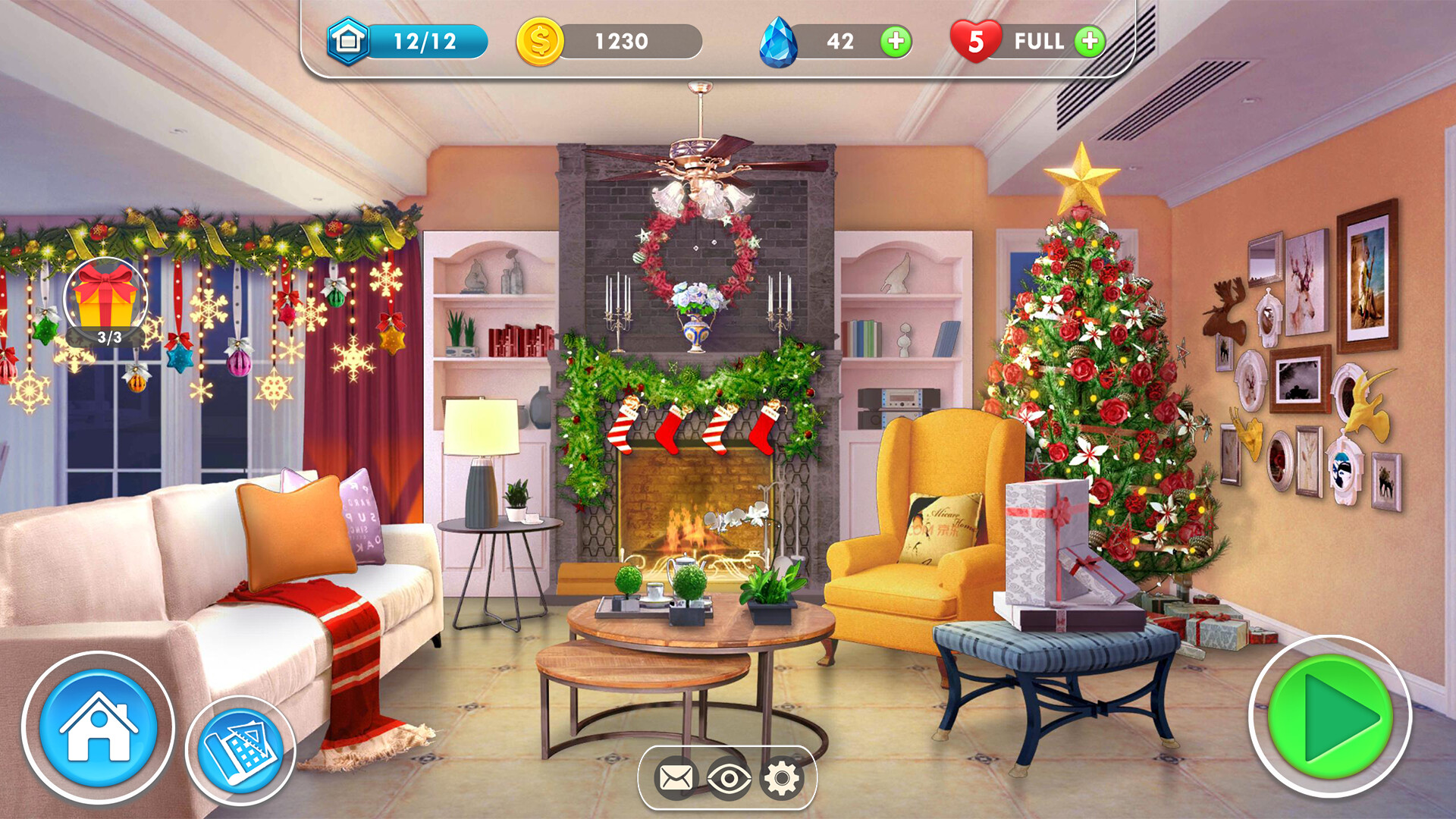
Task: Refill lives using the plus next to FULL
Action: pos(1088,42)
